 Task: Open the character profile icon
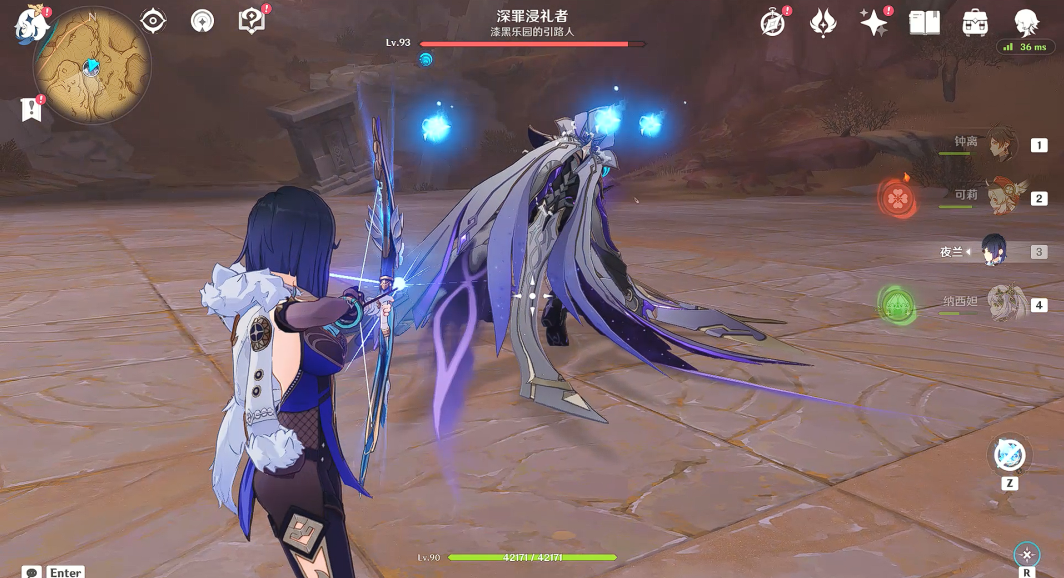coord(1026,22)
